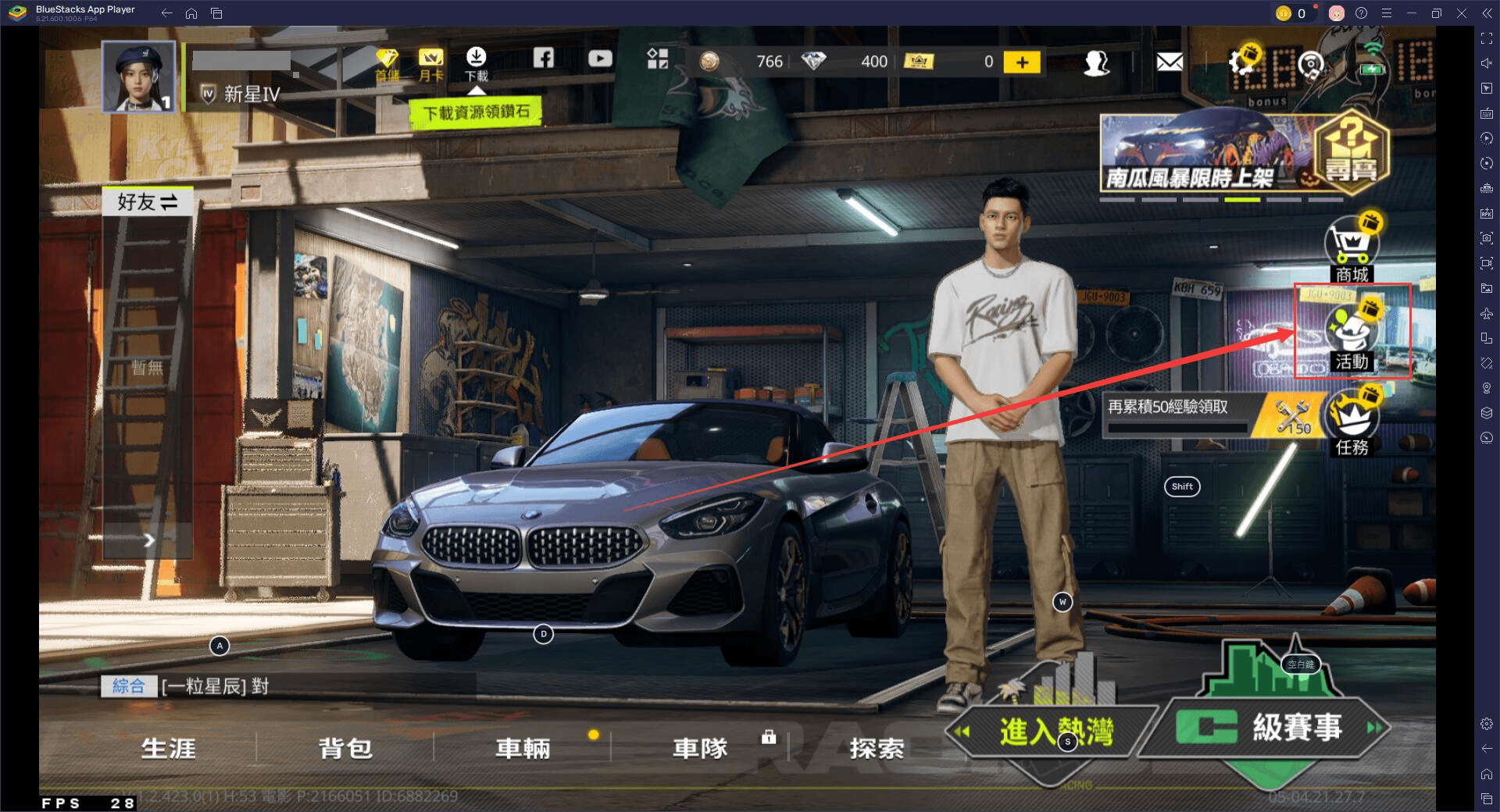
Task: Open the mail envelope inbox
Action: coord(1169,62)
